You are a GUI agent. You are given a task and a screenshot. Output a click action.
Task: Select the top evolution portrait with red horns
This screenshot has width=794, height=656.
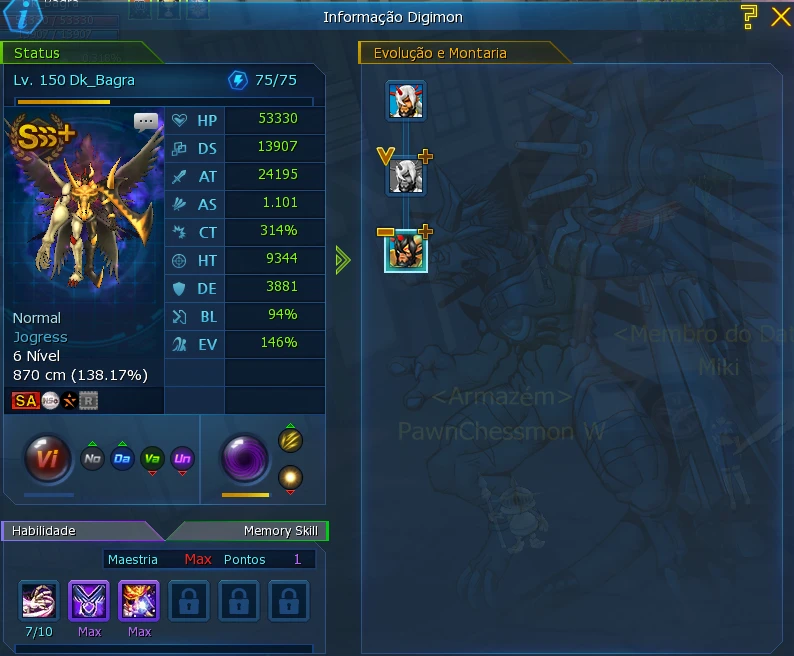point(407,101)
